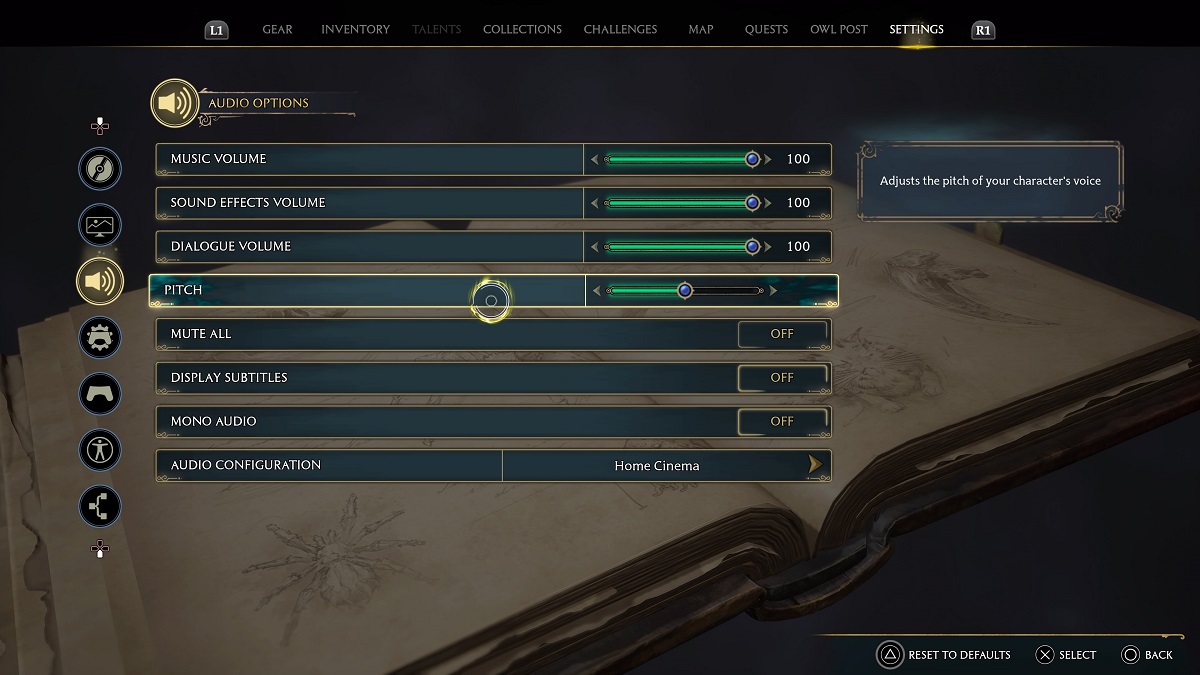The image size is (1200, 675).
Task: Select the accessibility figure settings category
Action: (x=100, y=450)
